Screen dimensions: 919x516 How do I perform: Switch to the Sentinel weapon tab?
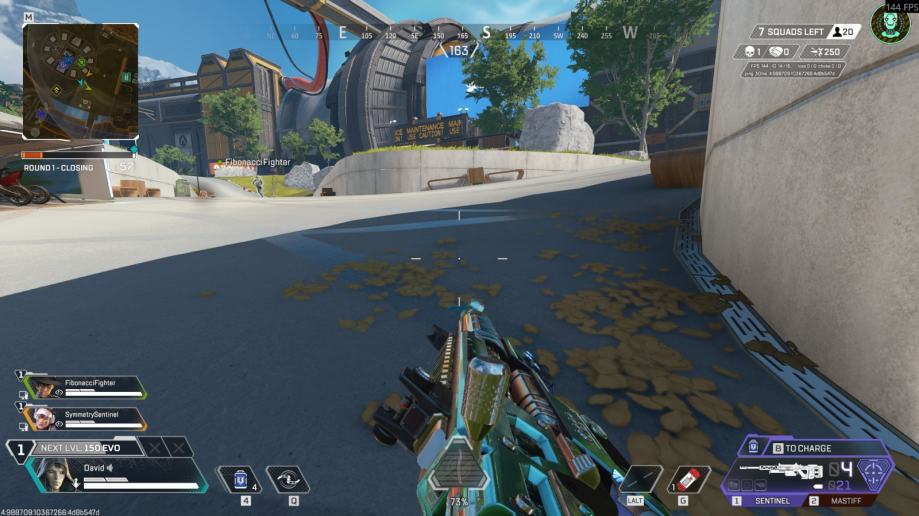coord(768,500)
